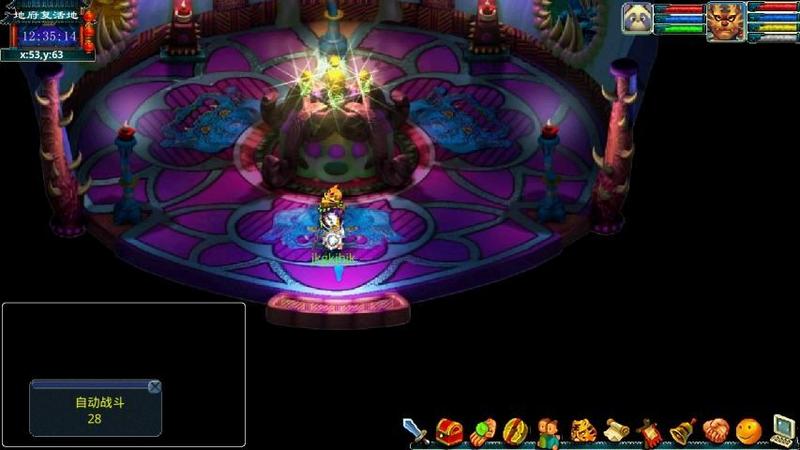Open the two-children team icon
This screenshot has width=800, height=450.
click(x=548, y=431)
